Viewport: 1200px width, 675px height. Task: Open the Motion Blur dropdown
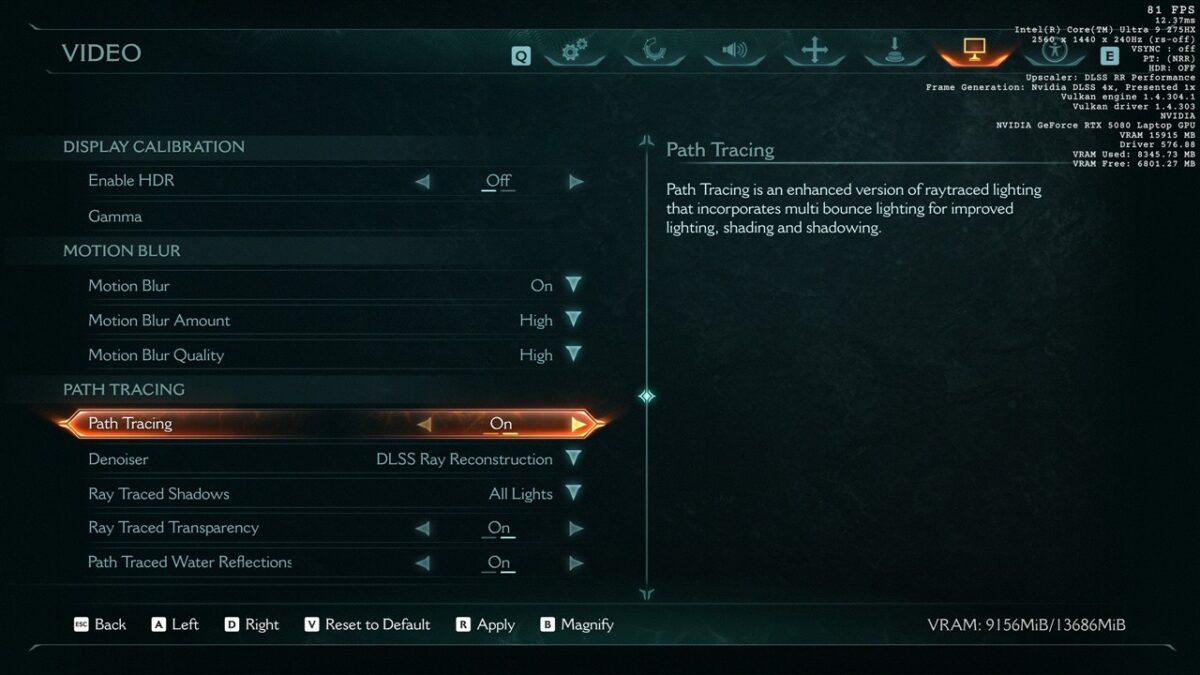tap(573, 285)
